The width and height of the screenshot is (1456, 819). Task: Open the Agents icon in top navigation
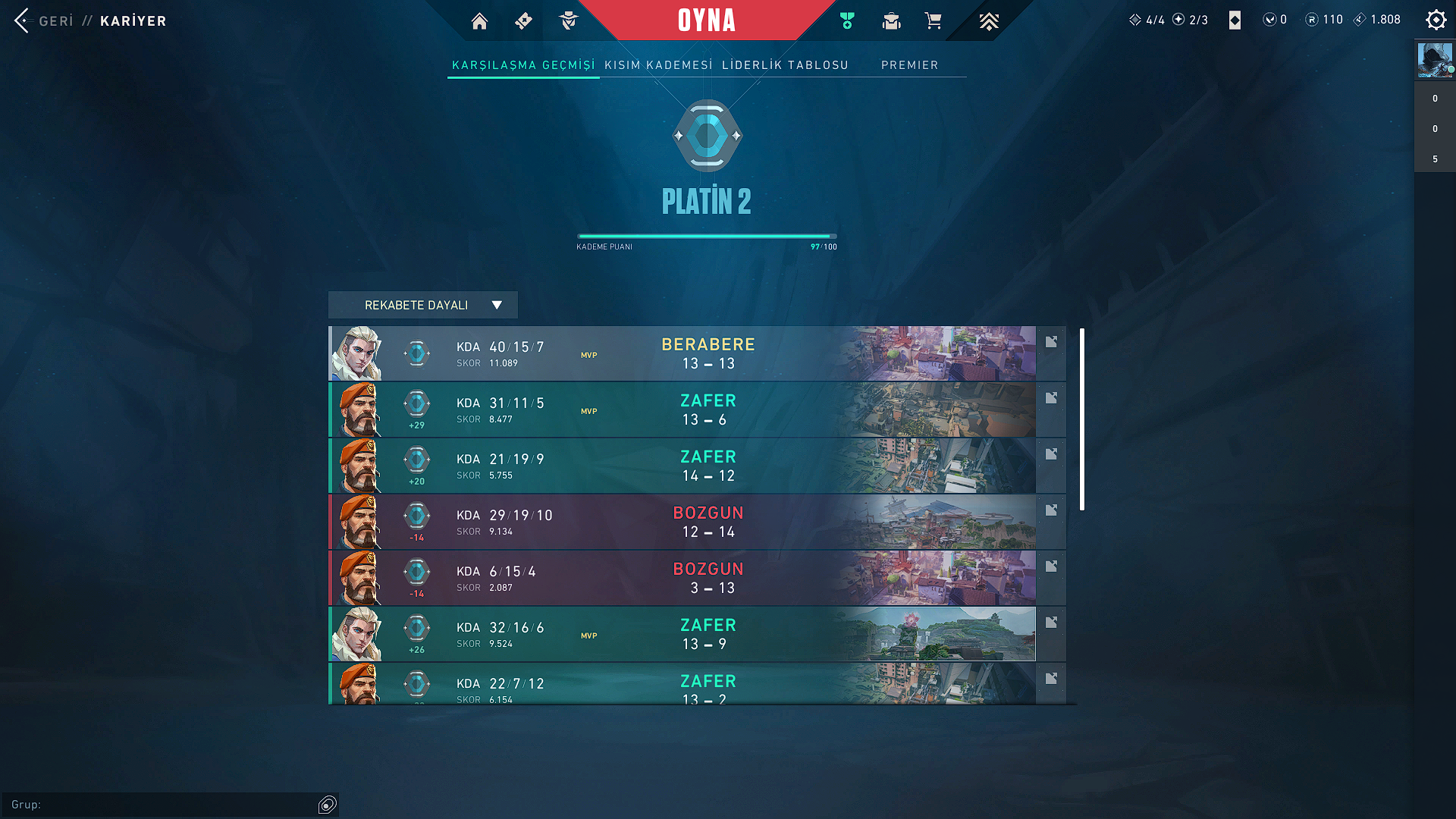pyautogui.click(x=570, y=20)
